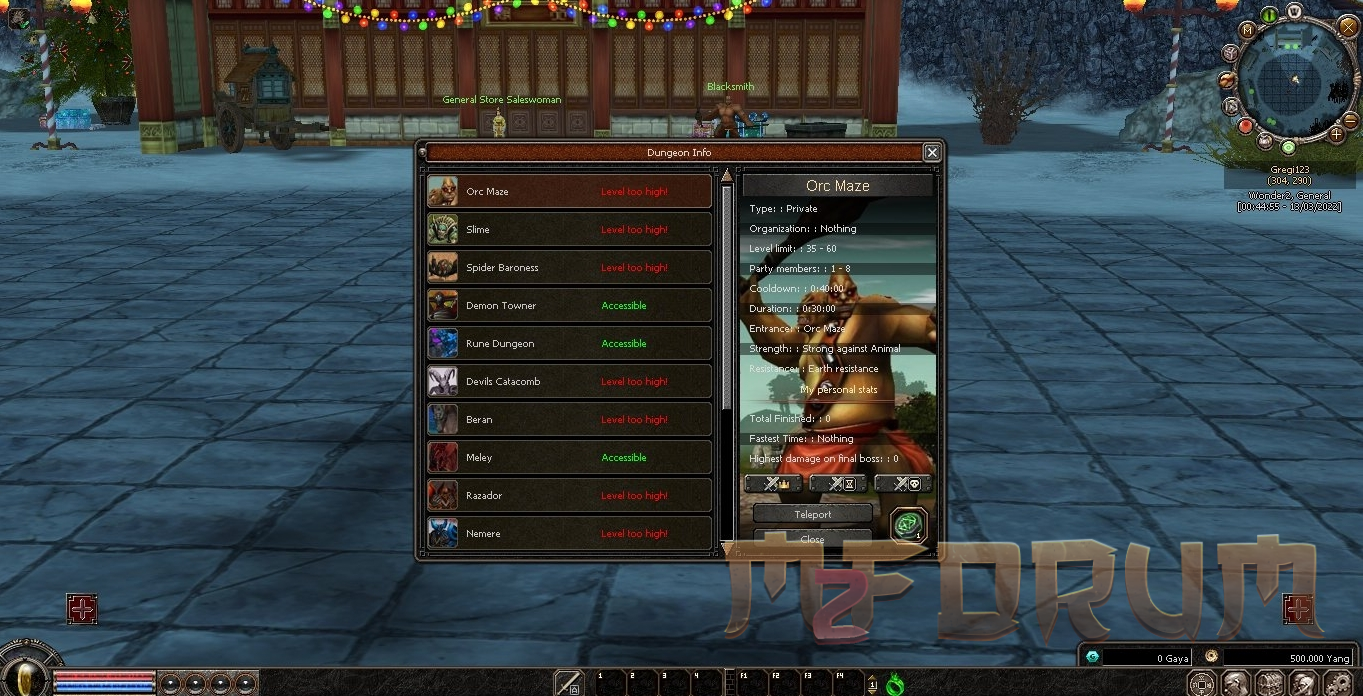Zoom in the minimap with the plus button

coord(1337,133)
